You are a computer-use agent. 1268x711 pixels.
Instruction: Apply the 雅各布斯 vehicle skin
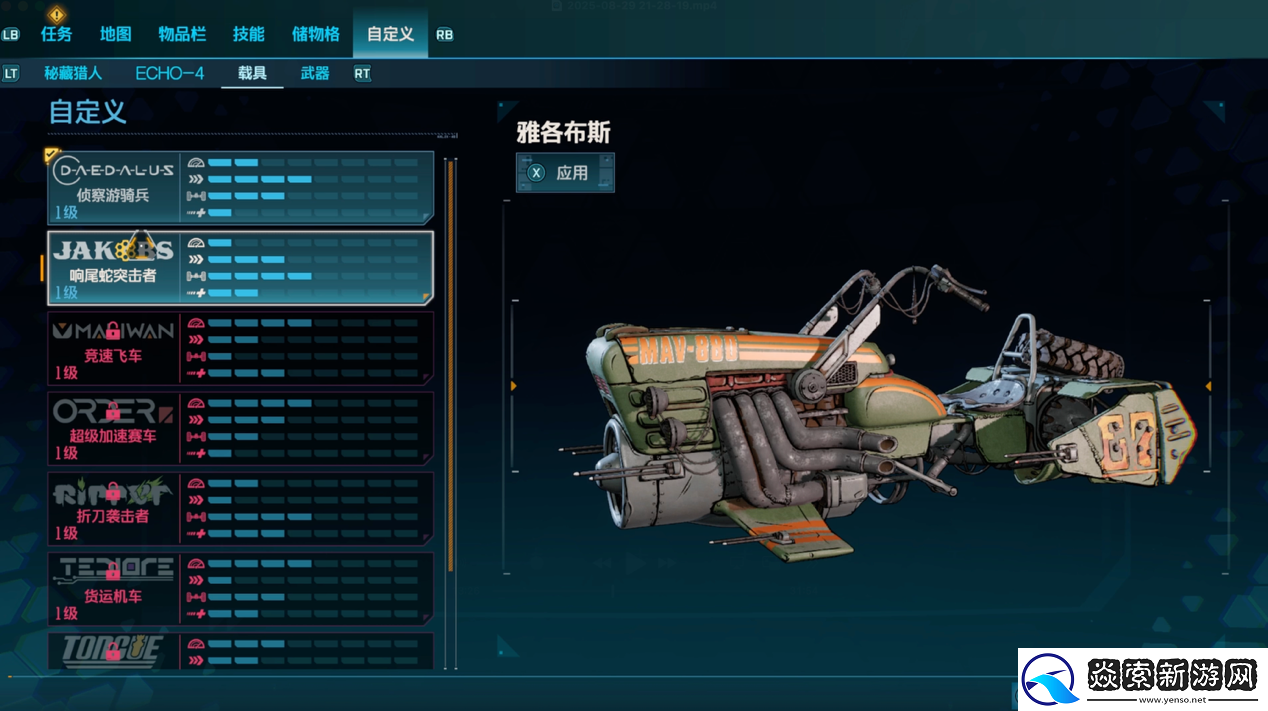(x=565, y=173)
